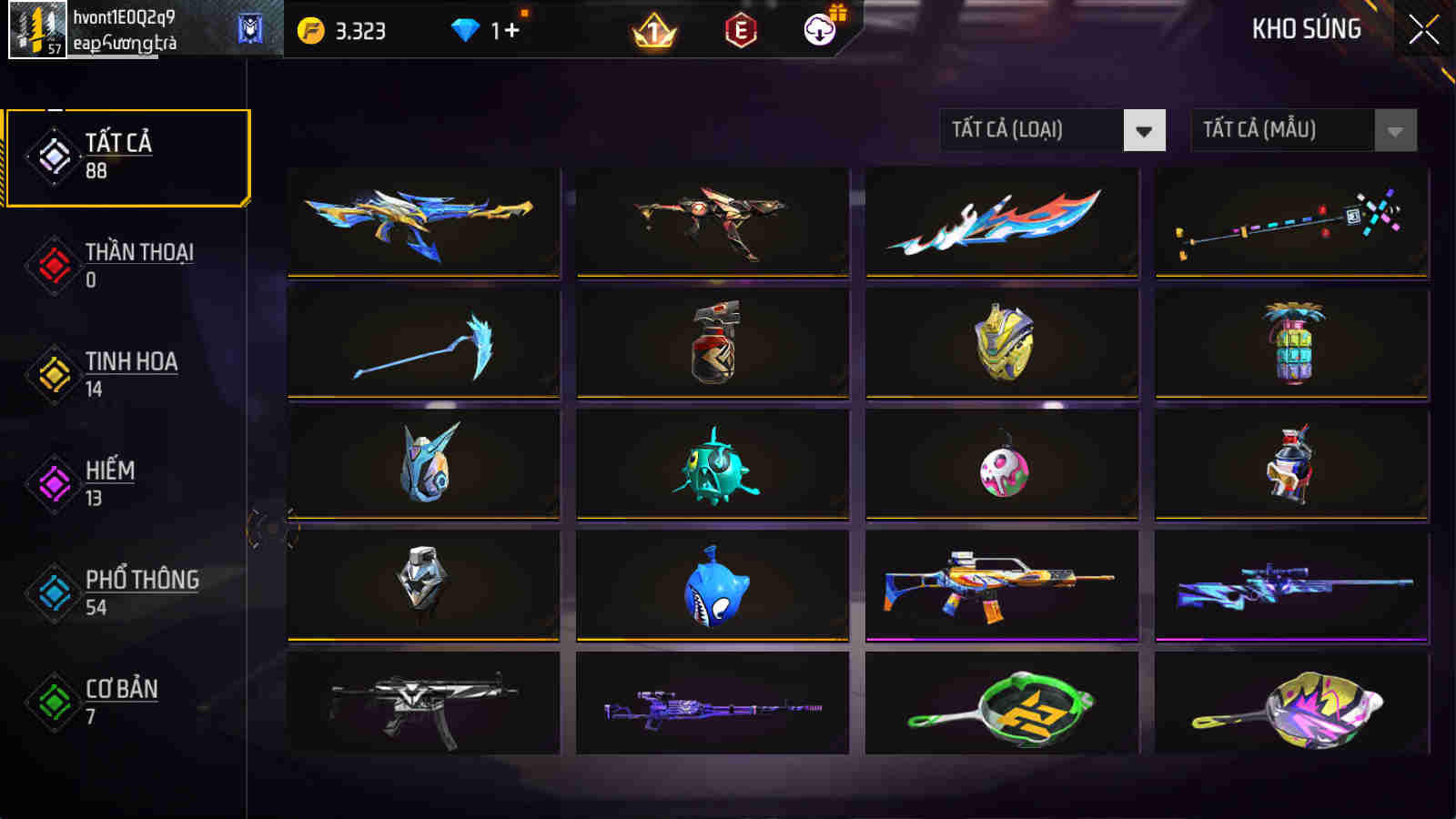1456x819 pixels.
Task: Expand the TẤT CẢ (MẪU) dropdown
Action: (x=1283, y=129)
